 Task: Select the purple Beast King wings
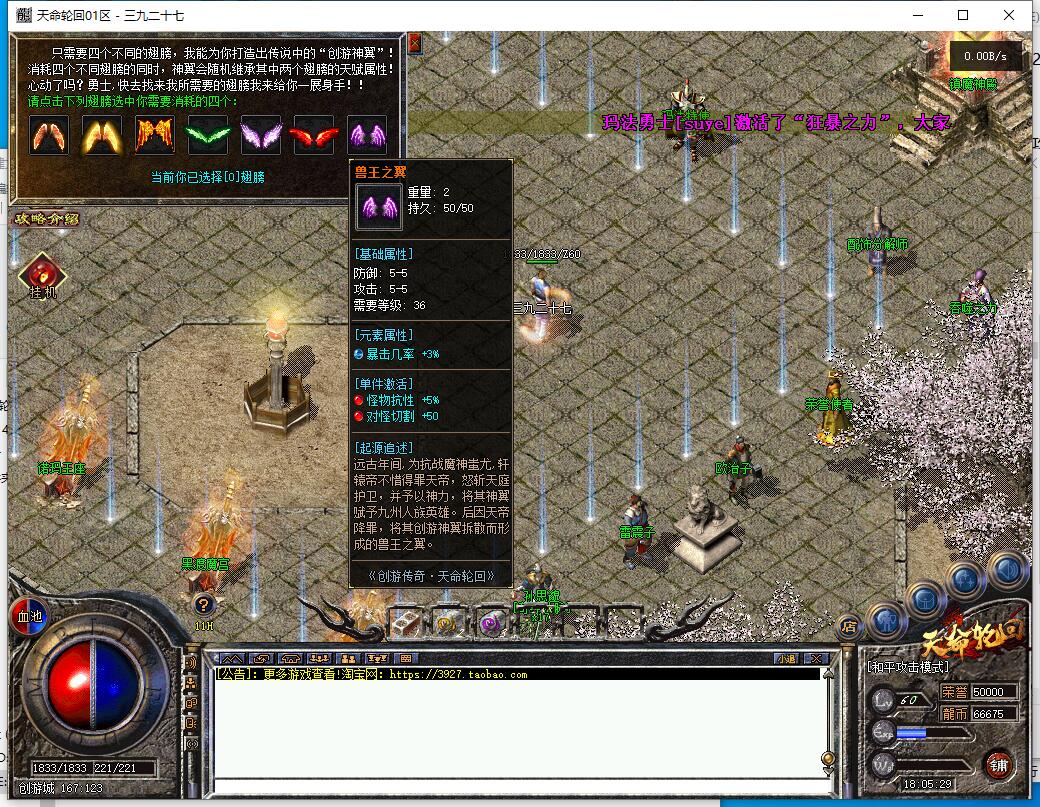(366, 135)
